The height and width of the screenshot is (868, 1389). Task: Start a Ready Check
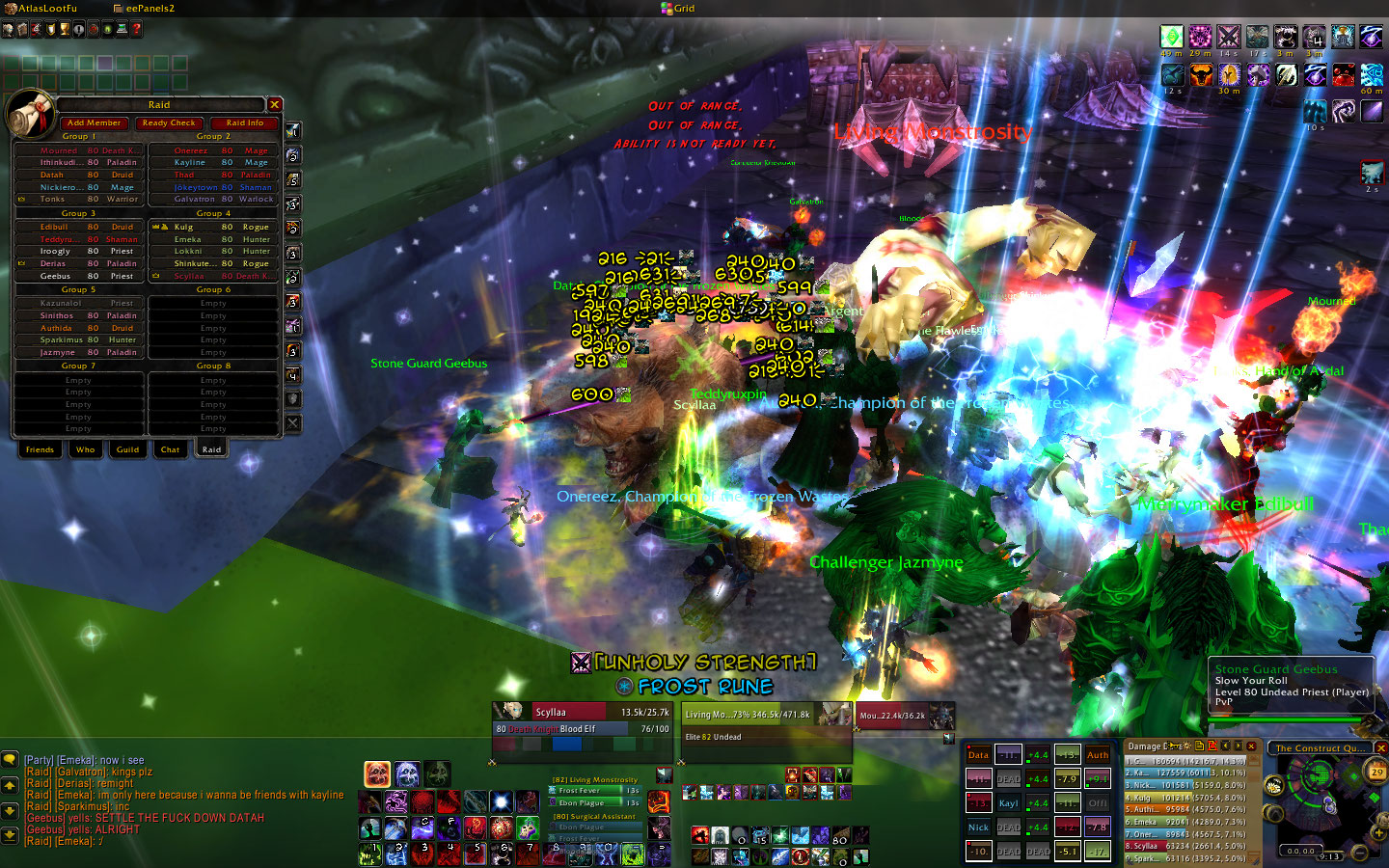[x=169, y=123]
